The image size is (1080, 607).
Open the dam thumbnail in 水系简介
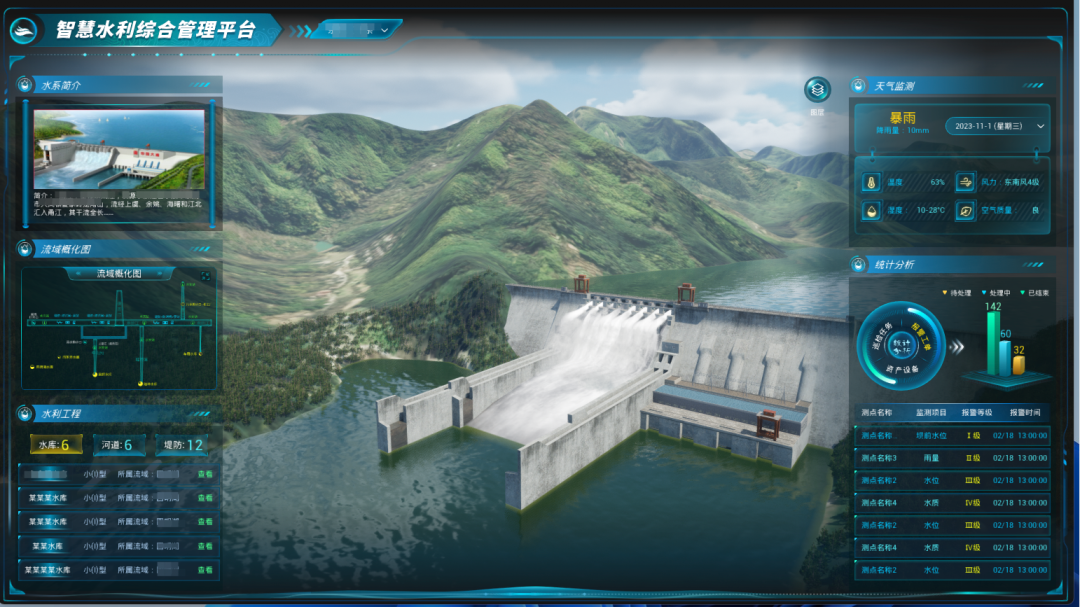119,149
